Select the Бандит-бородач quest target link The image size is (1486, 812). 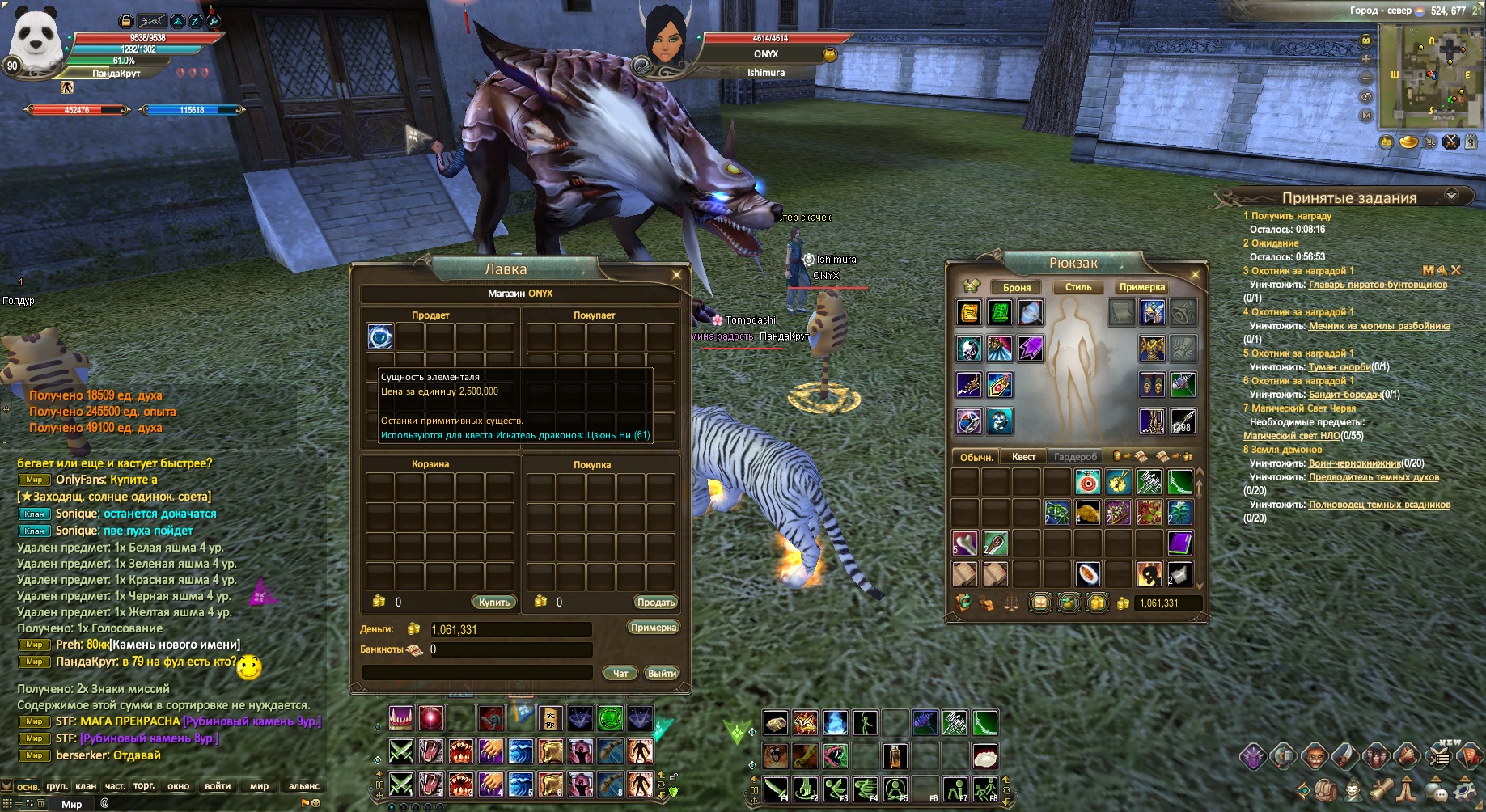[x=1344, y=395]
